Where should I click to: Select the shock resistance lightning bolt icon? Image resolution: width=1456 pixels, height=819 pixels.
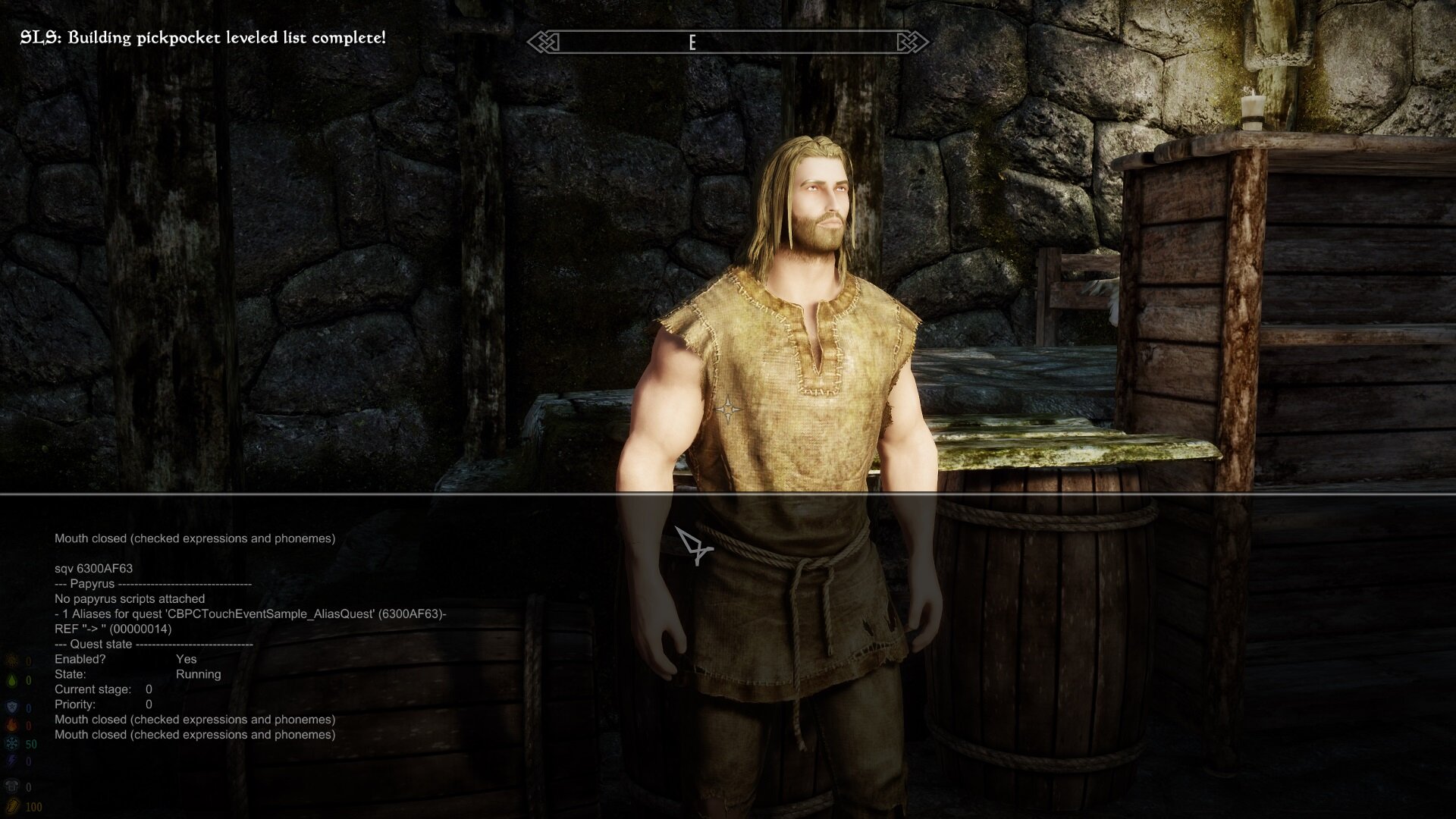(x=12, y=761)
